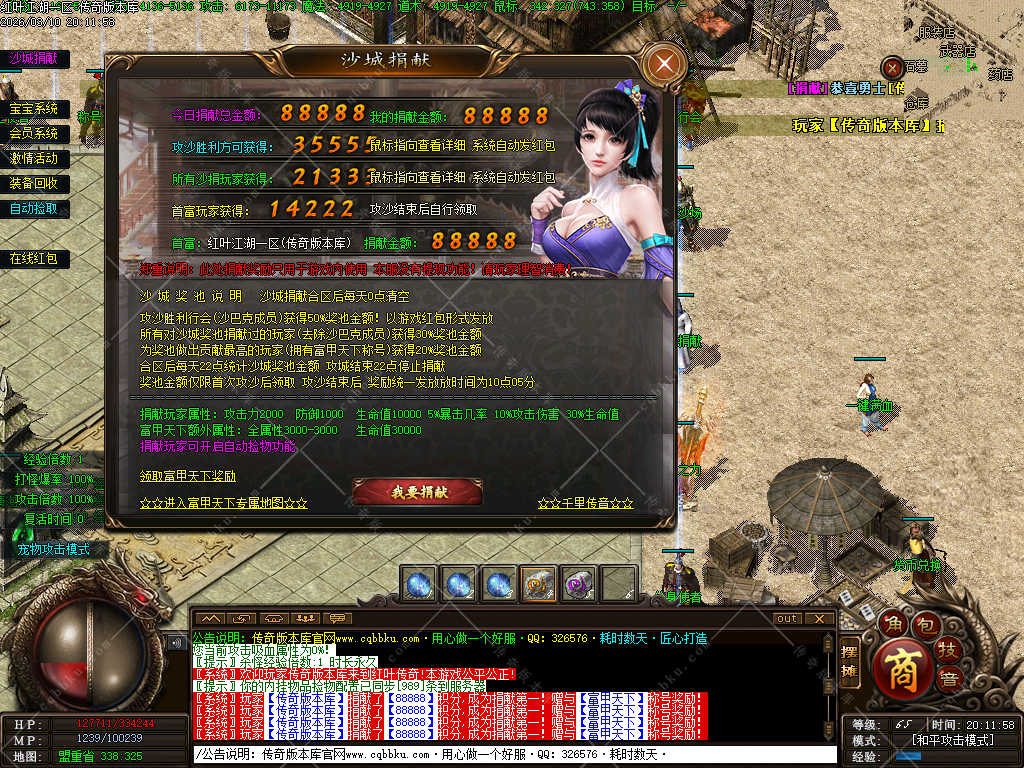
Task: Open the 沙城捐献 side menu entry
Action: coord(33,59)
